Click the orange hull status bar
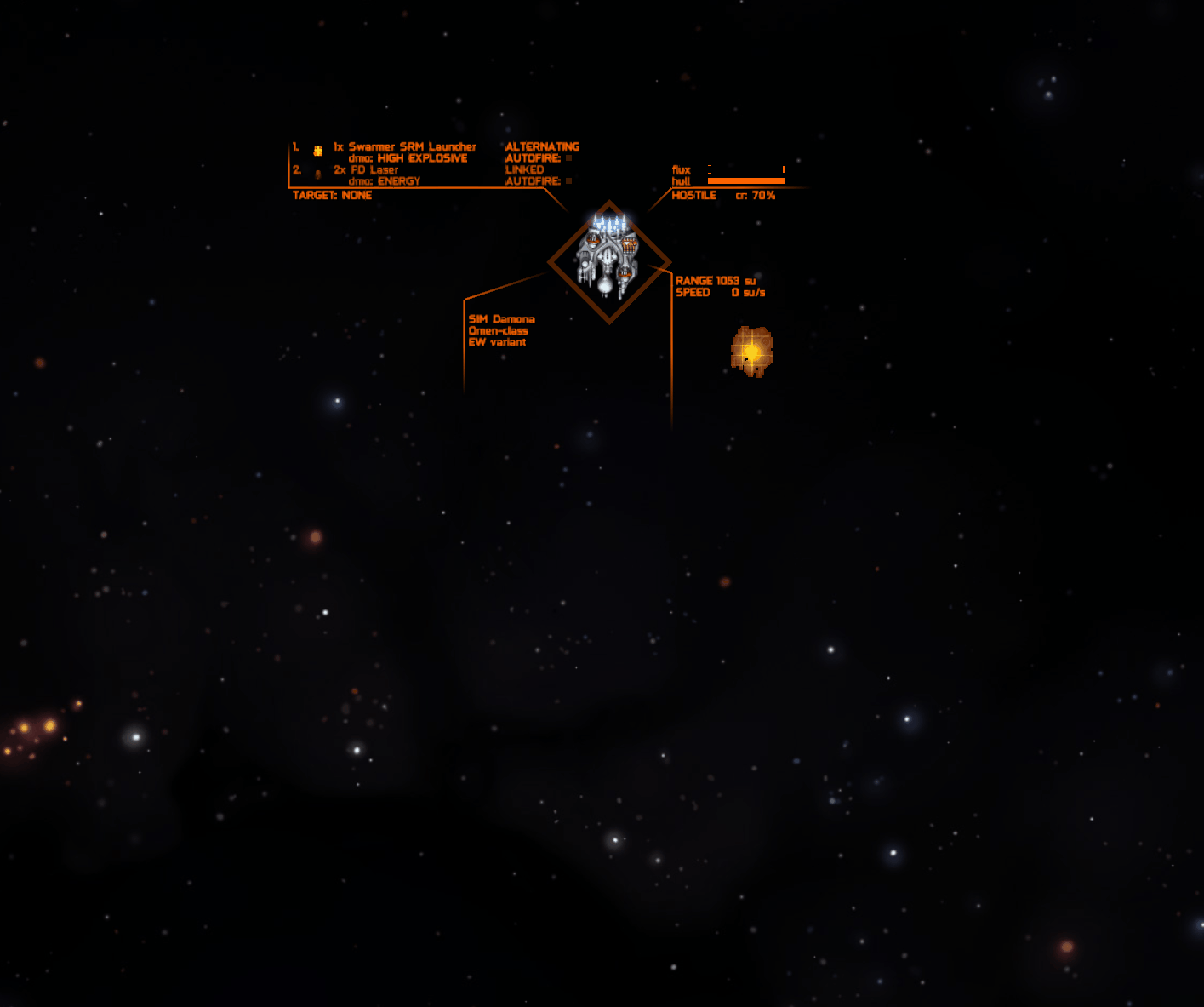Image resolution: width=1204 pixels, height=1007 pixels. [746, 181]
